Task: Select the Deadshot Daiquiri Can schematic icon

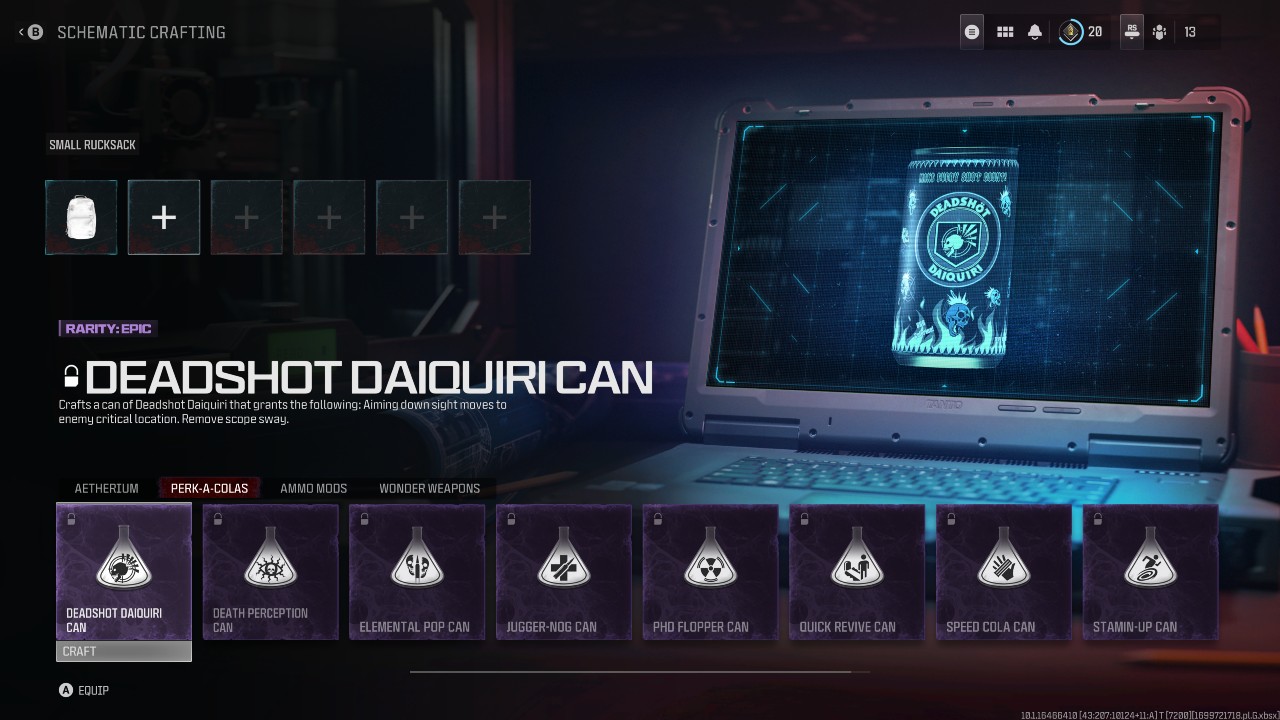Action: pyautogui.click(x=123, y=570)
